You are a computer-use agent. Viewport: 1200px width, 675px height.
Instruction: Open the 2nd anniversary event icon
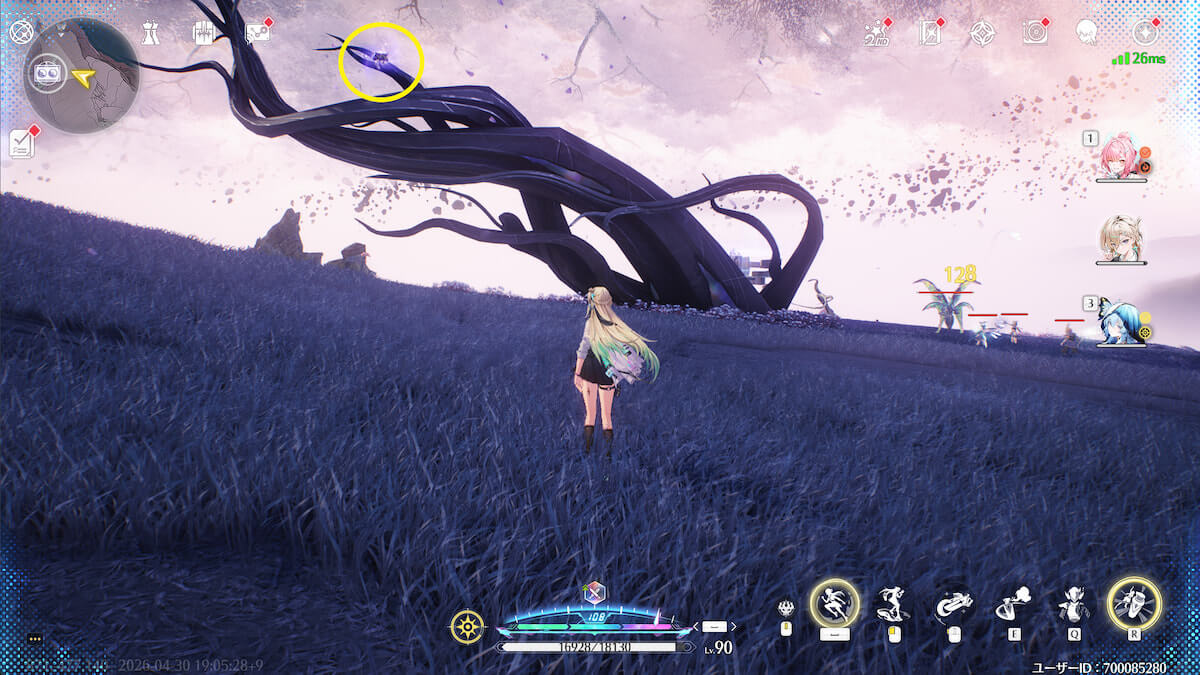[x=877, y=33]
